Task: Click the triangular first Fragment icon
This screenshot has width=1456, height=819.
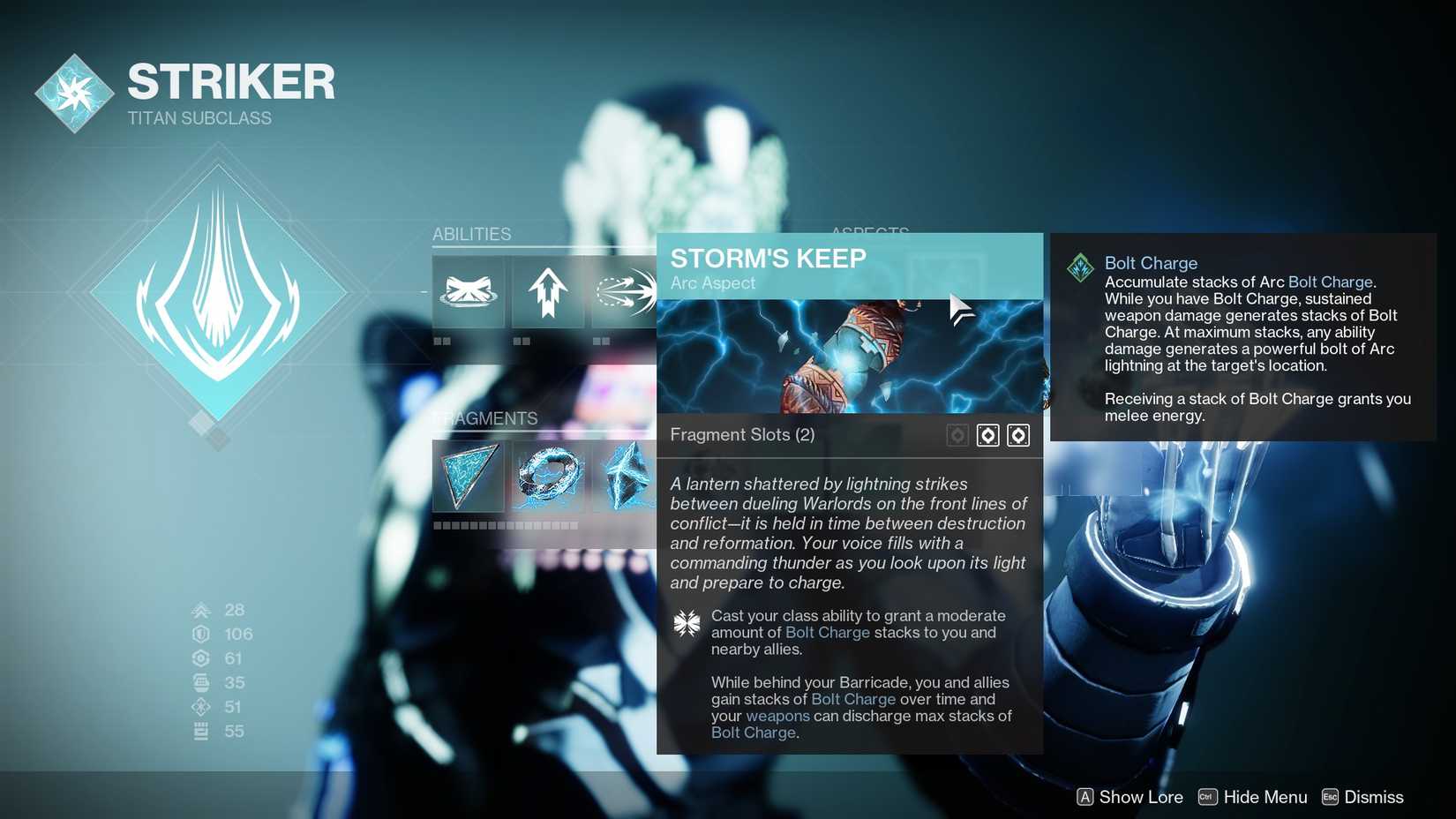Action: [469, 477]
